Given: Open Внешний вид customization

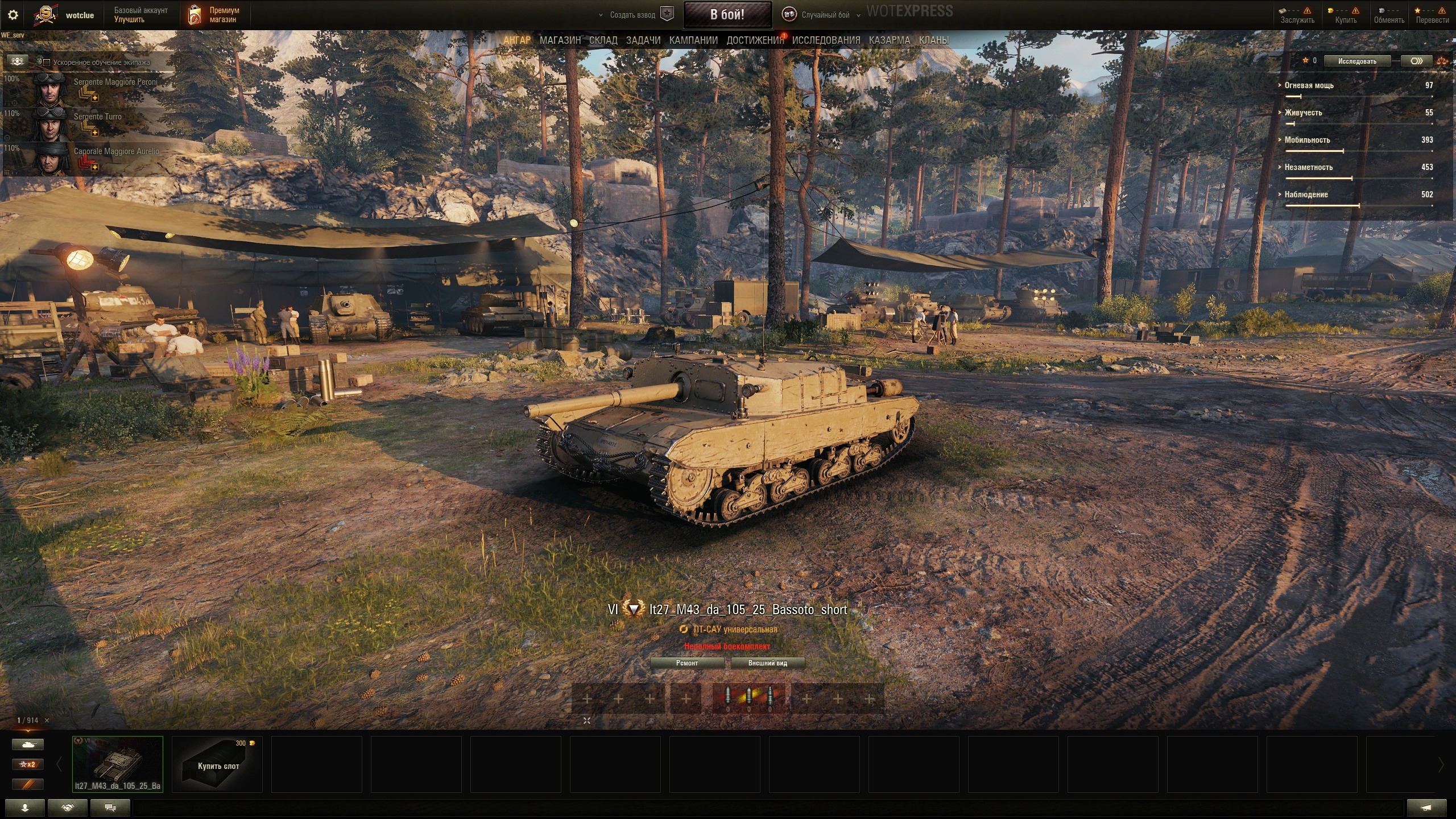Looking at the screenshot, I should click(x=767, y=663).
